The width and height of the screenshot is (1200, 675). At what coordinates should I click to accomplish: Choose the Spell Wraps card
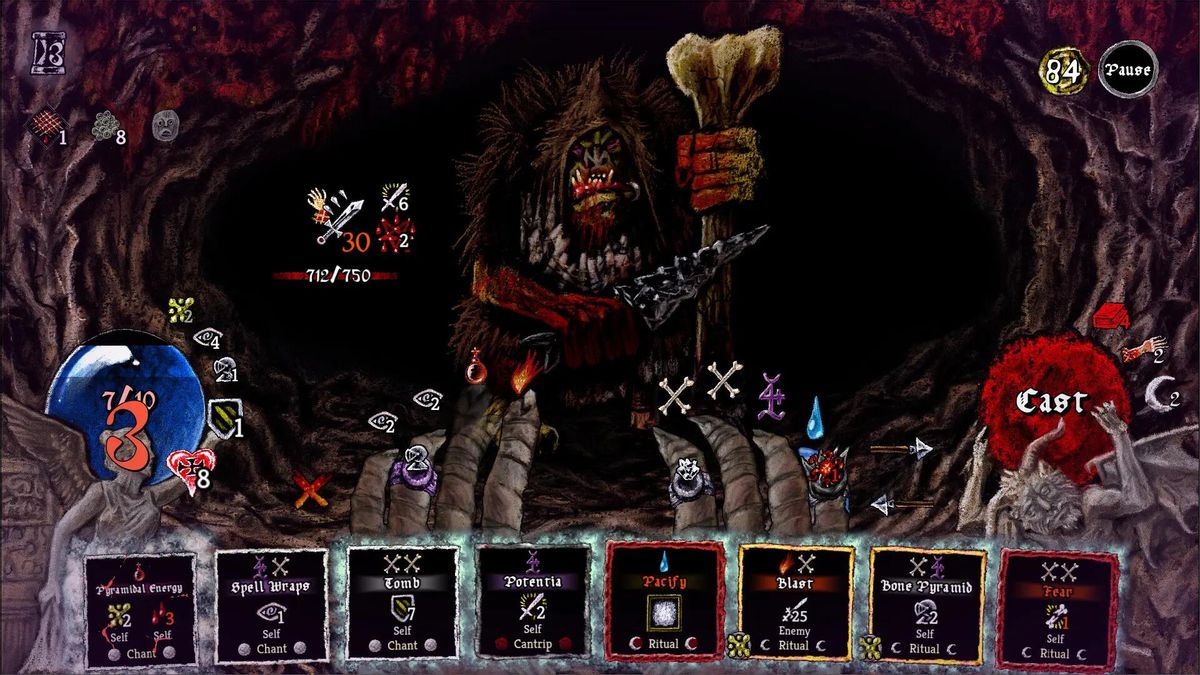pyautogui.click(x=271, y=607)
